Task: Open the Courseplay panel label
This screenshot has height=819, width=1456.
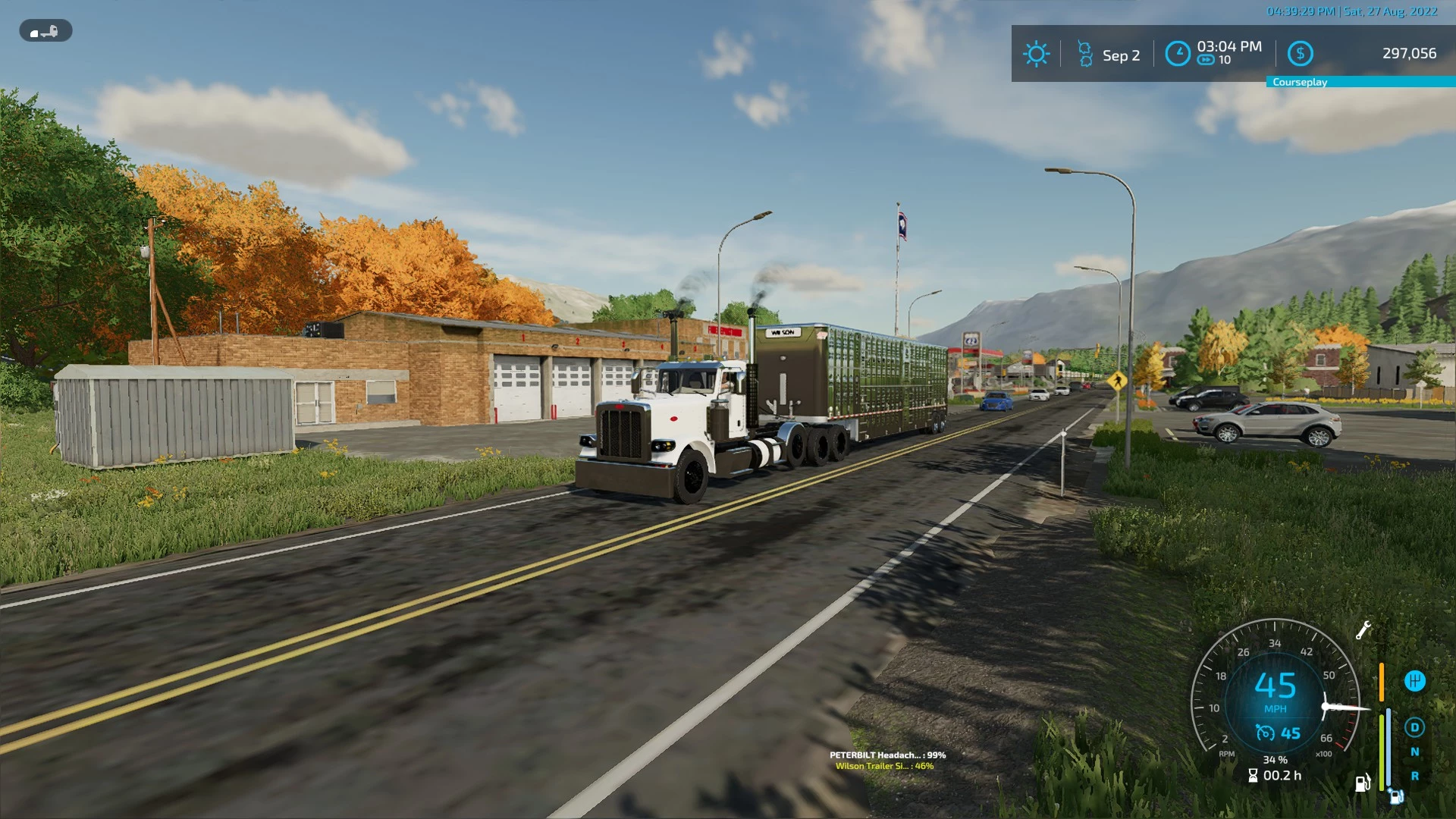Action: click(x=1300, y=82)
